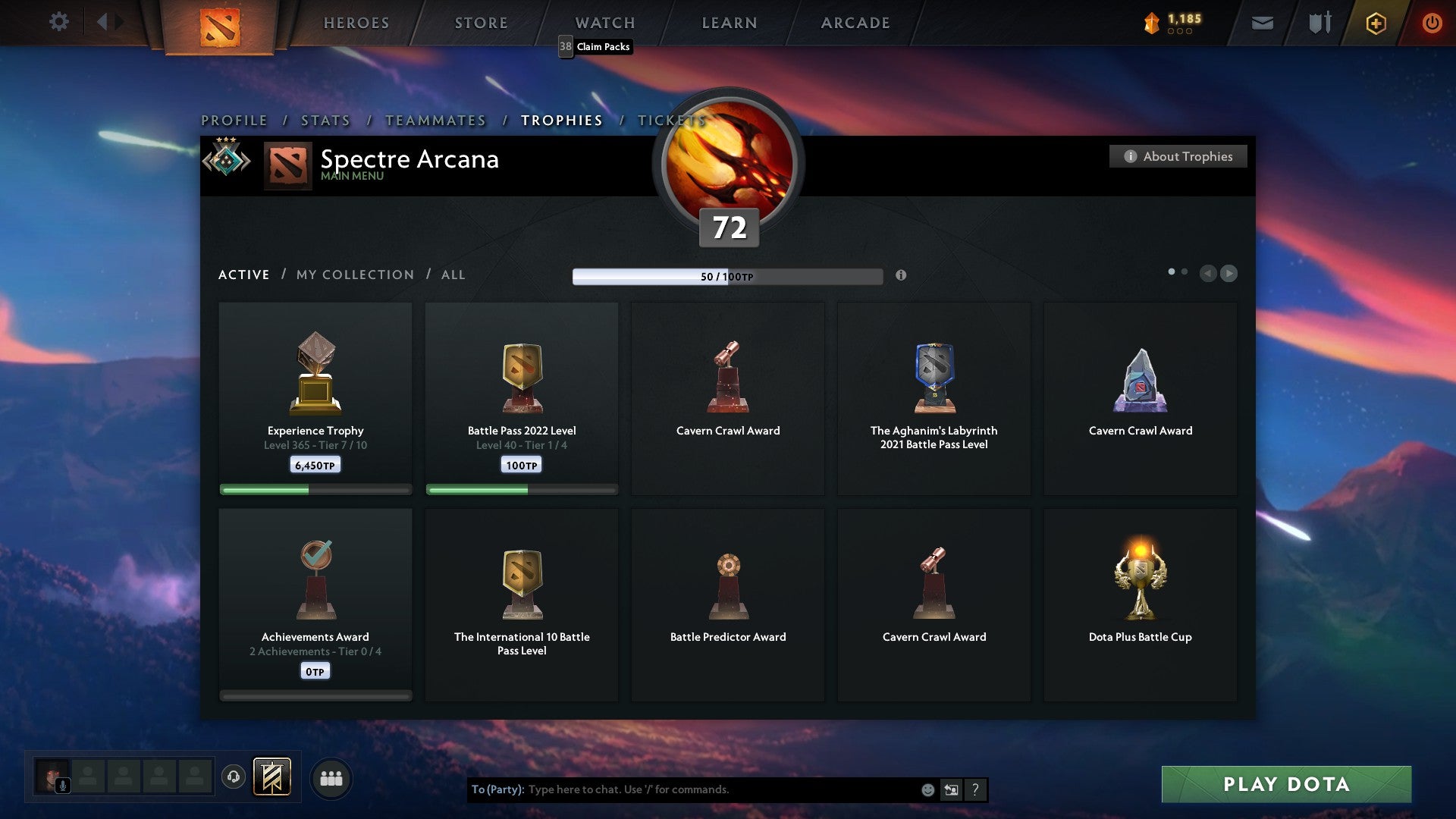Switch to the MY COLLECTION tab
Screen dimensions: 1456x819
[354, 275]
